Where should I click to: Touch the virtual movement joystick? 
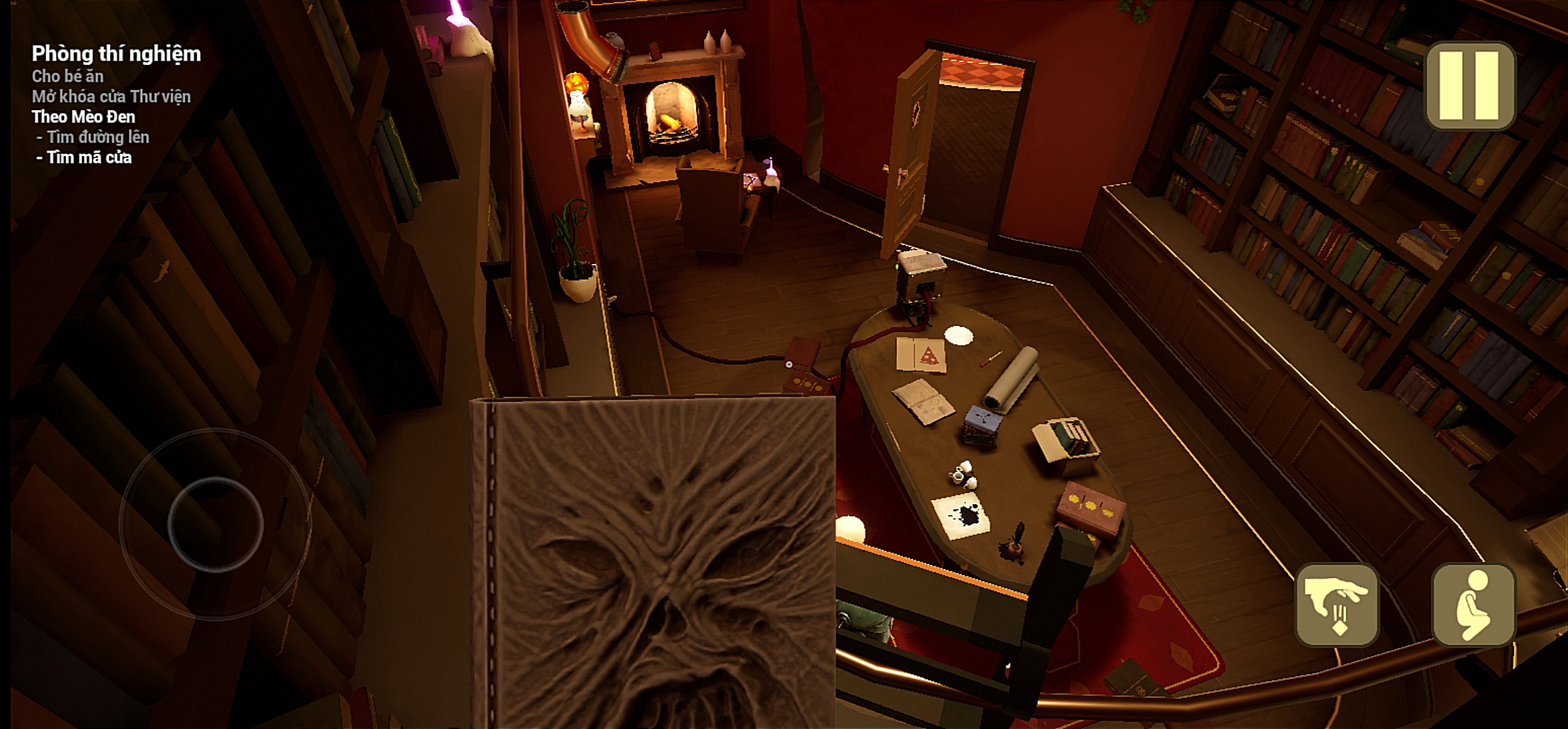click(x=215, y=524)
